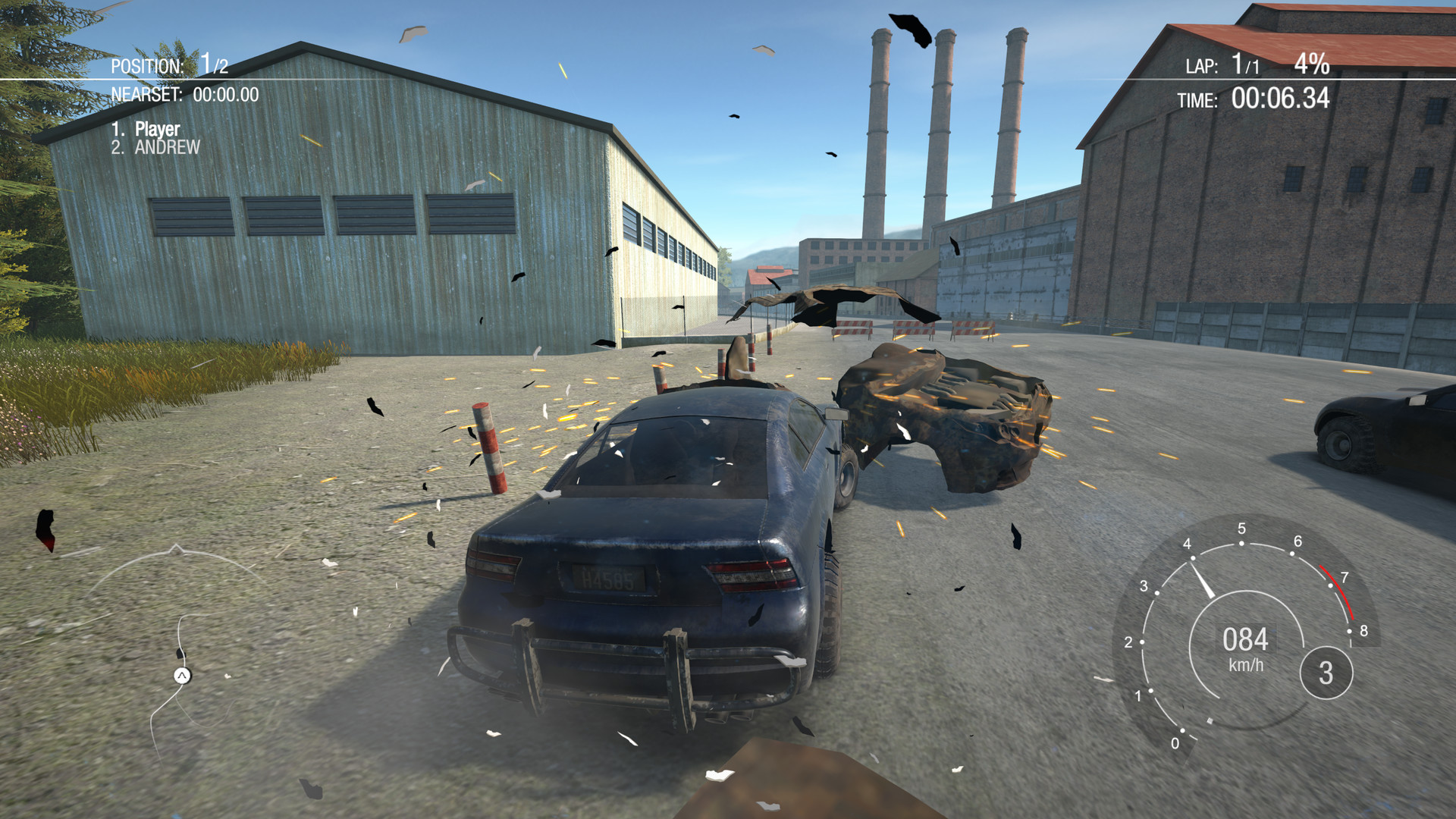Click the player arrow marker on the minimap
Image resolution: width=1456 pixels, height=819 pixels.
[181, 676]
